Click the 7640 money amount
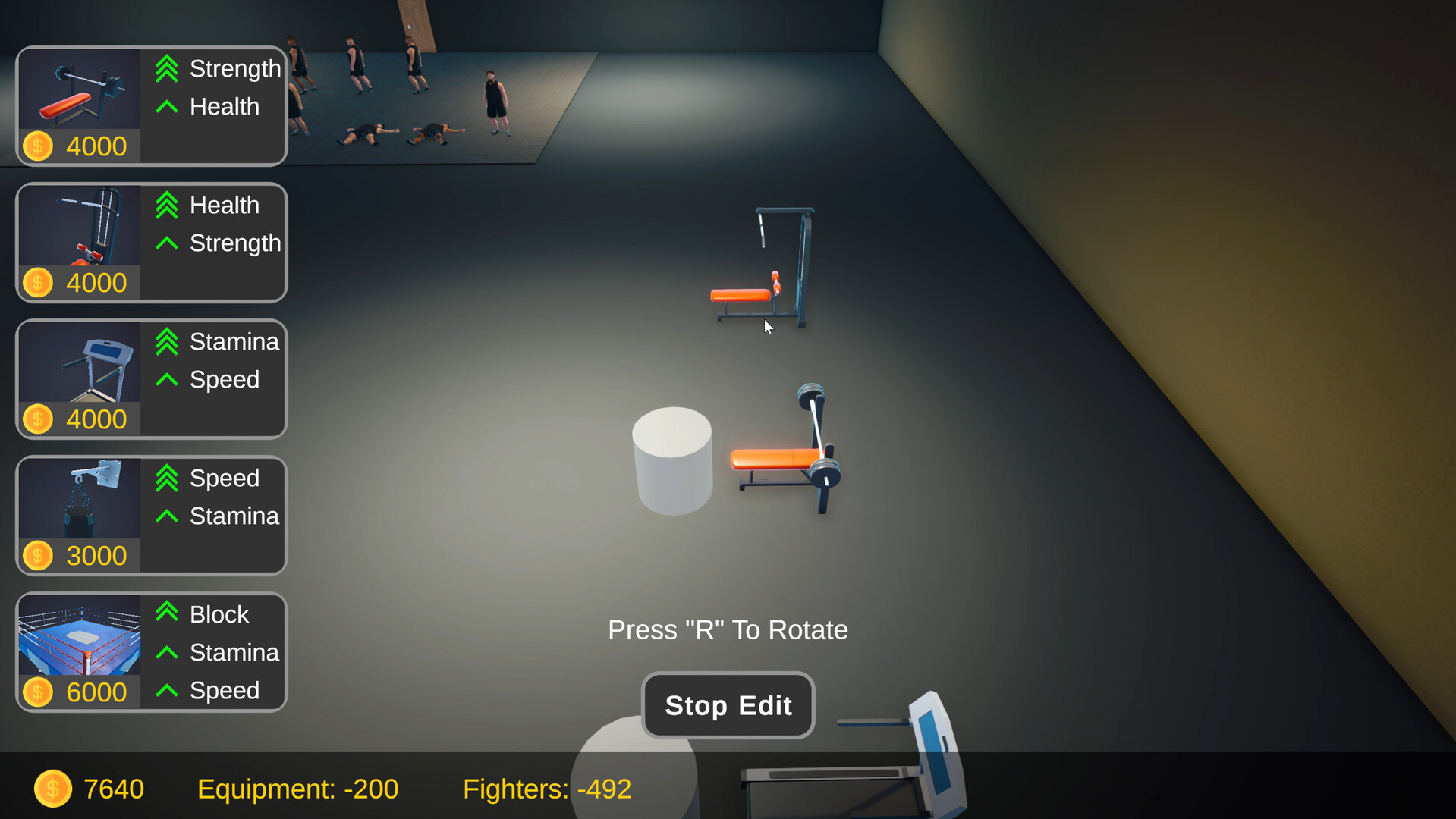1456x819 pixels. (x=114, y=788)
